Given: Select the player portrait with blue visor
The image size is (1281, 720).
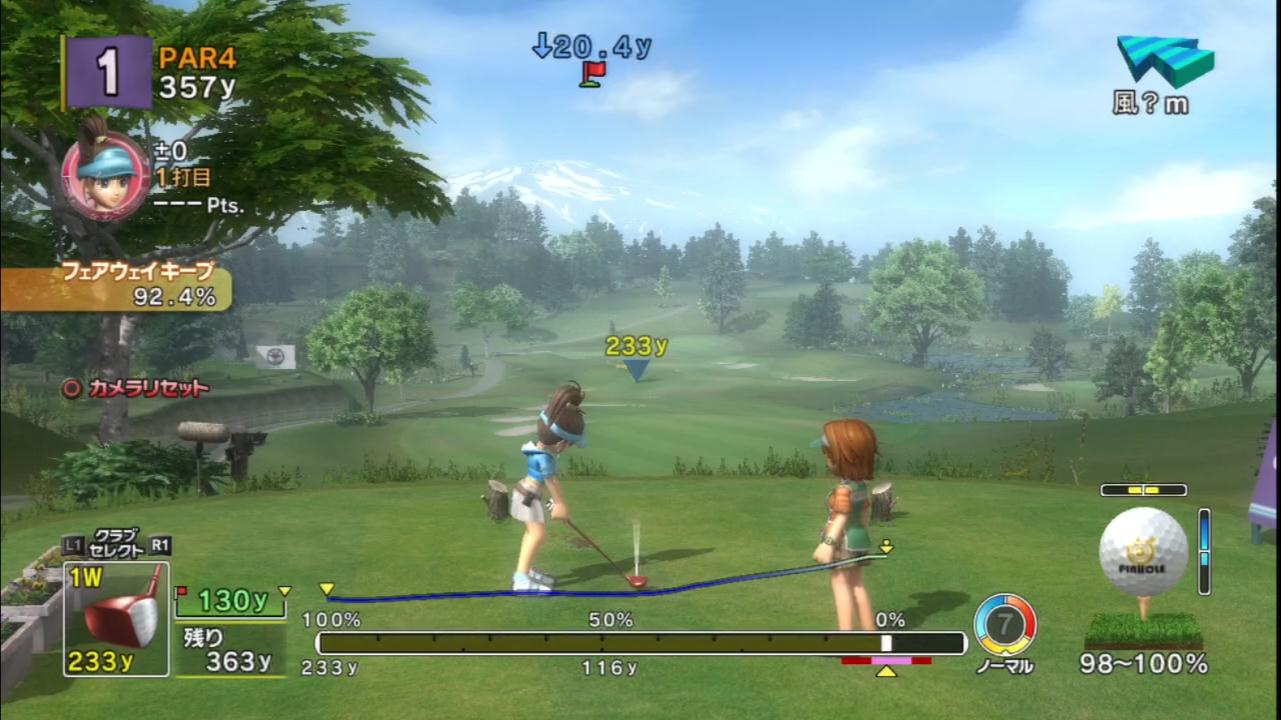Looking at the screenshot, I should tap(105, 173).
